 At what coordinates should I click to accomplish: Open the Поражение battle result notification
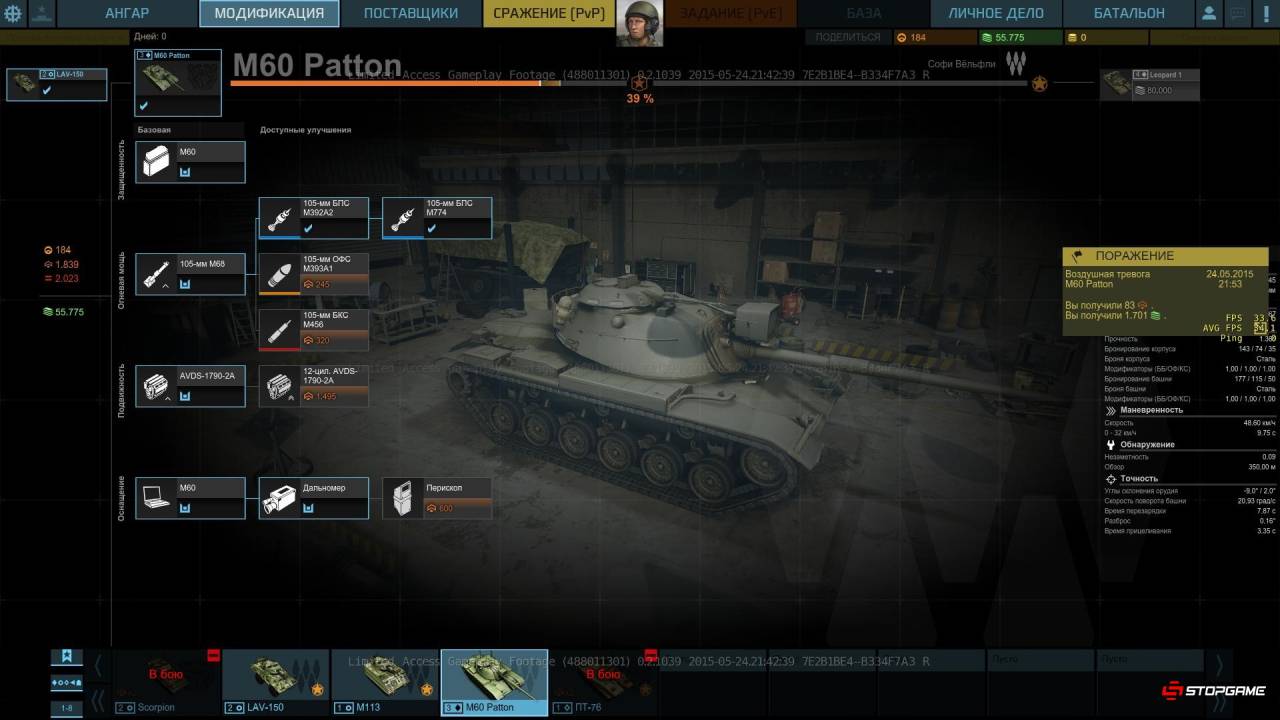tap(1165, 290)
